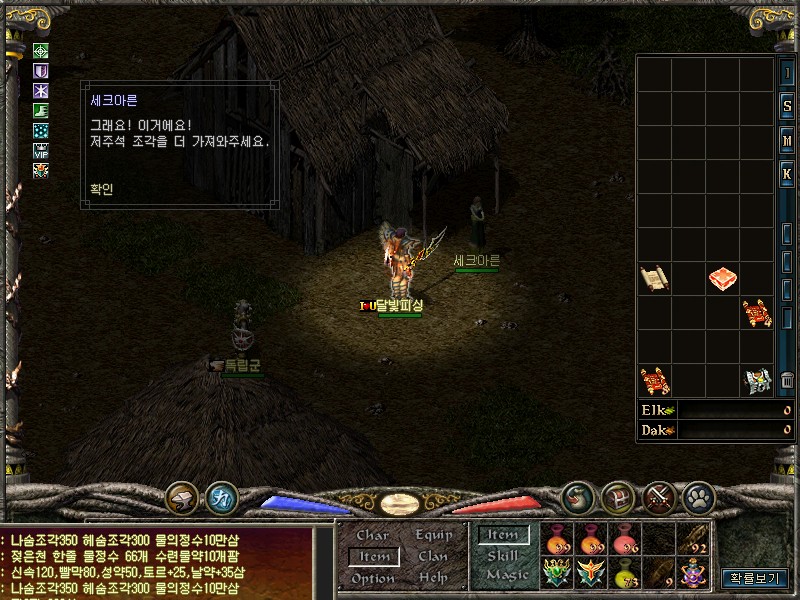
Task: Open the paw print pet button
Action: (697, 496)
